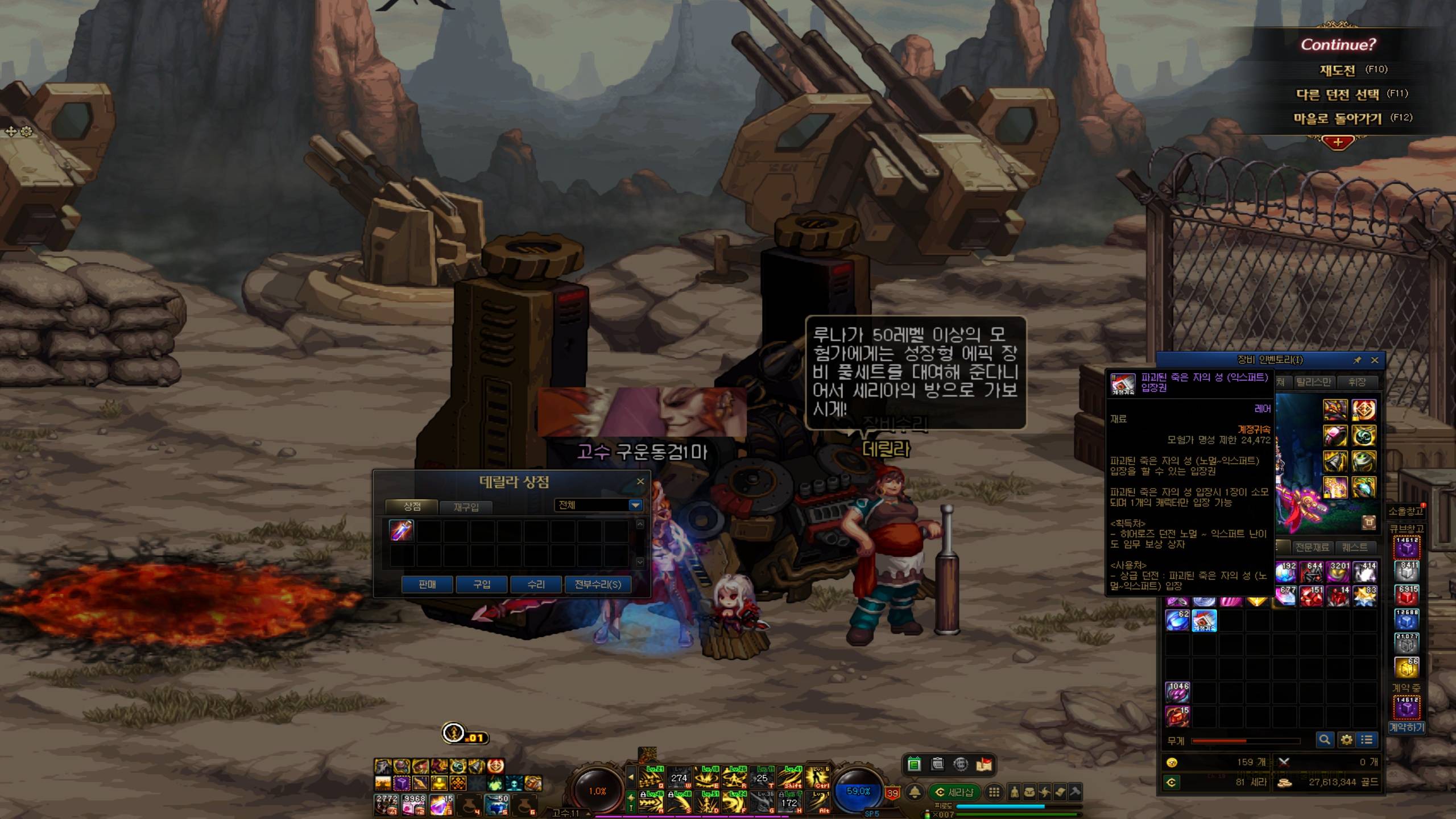
Task: Select 다른 던전 선택 option
Action: click(x=1337, y=94)
